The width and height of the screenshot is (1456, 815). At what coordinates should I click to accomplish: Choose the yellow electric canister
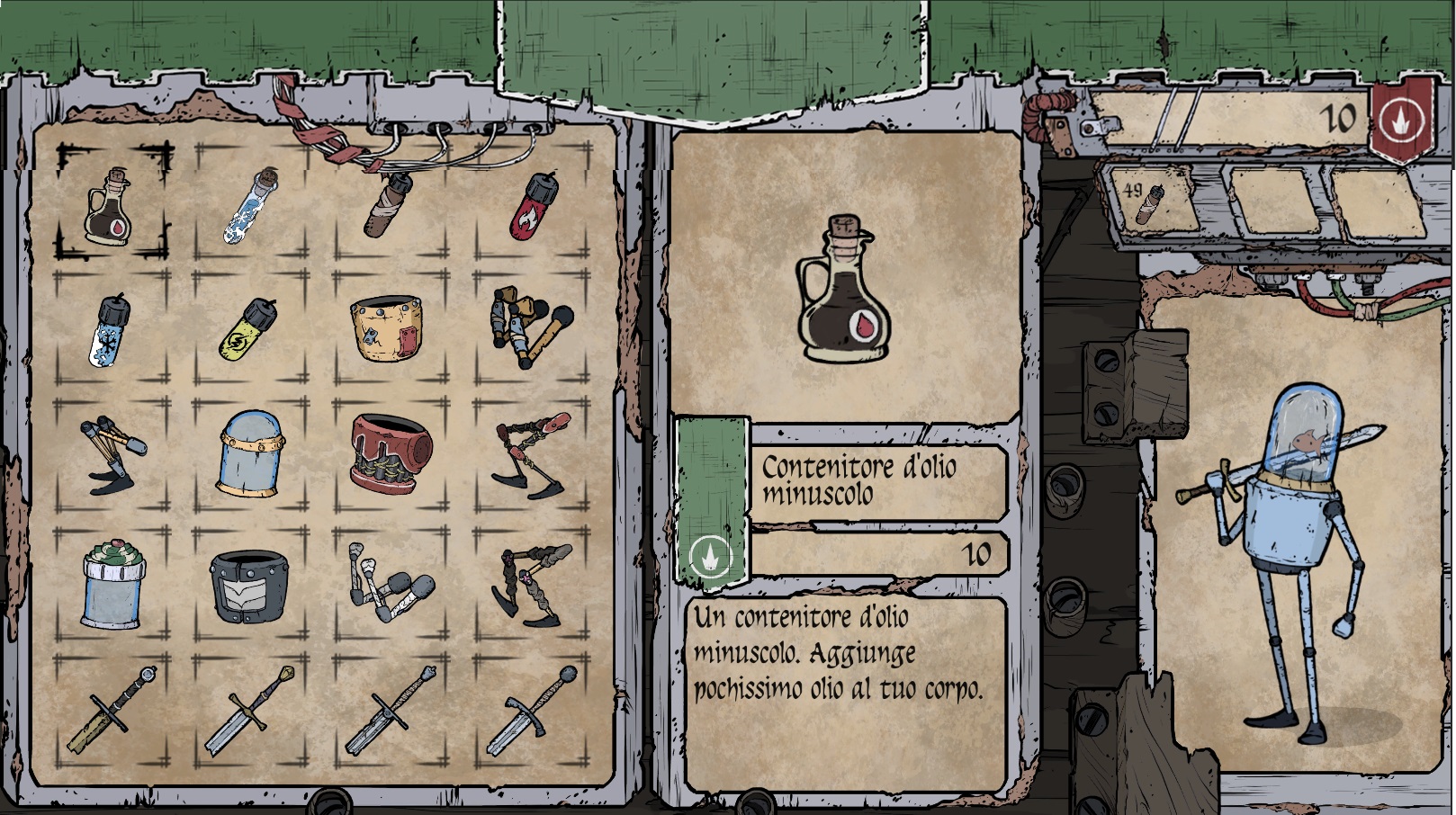249,329
